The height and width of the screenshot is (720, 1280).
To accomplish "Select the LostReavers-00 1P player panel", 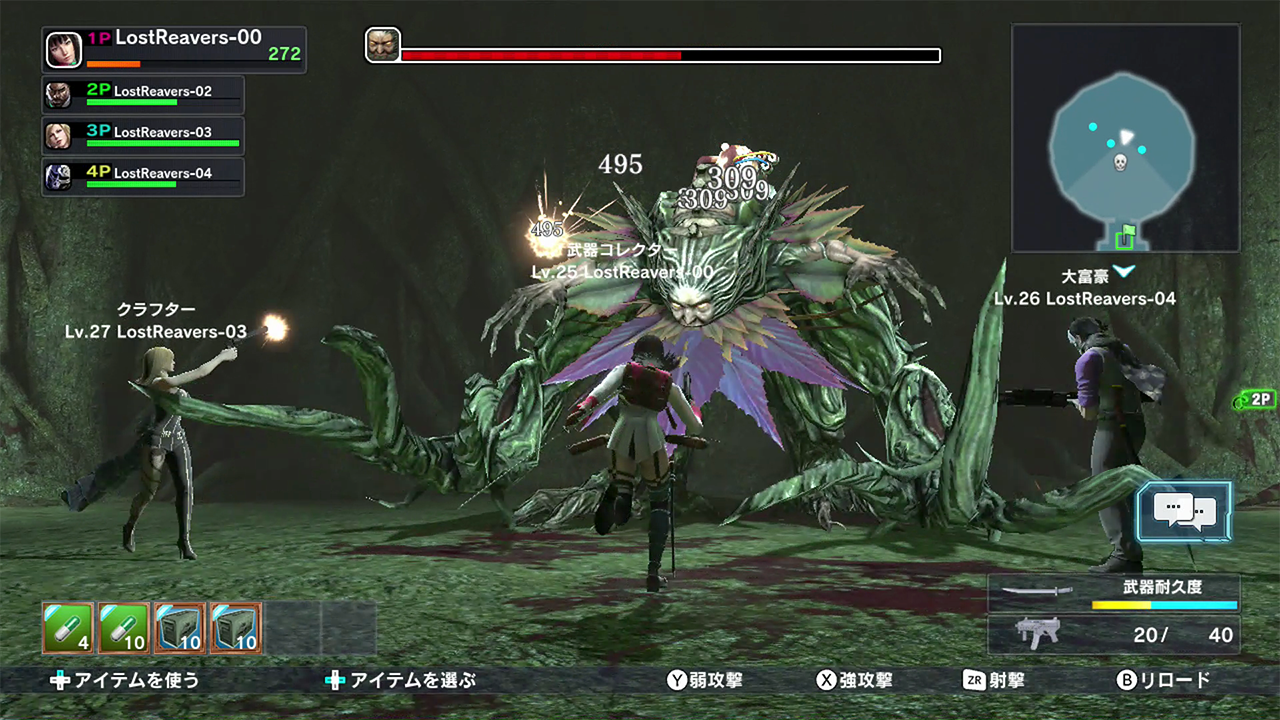I will click(174, 49).
